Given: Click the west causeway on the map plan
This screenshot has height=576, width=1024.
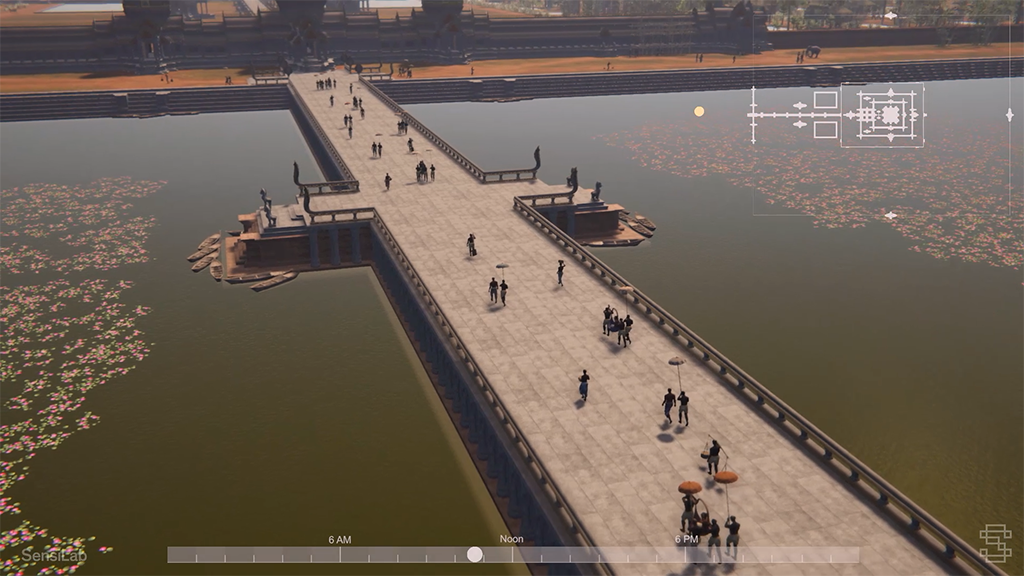Looking at the screenshot, I should 780,115.
